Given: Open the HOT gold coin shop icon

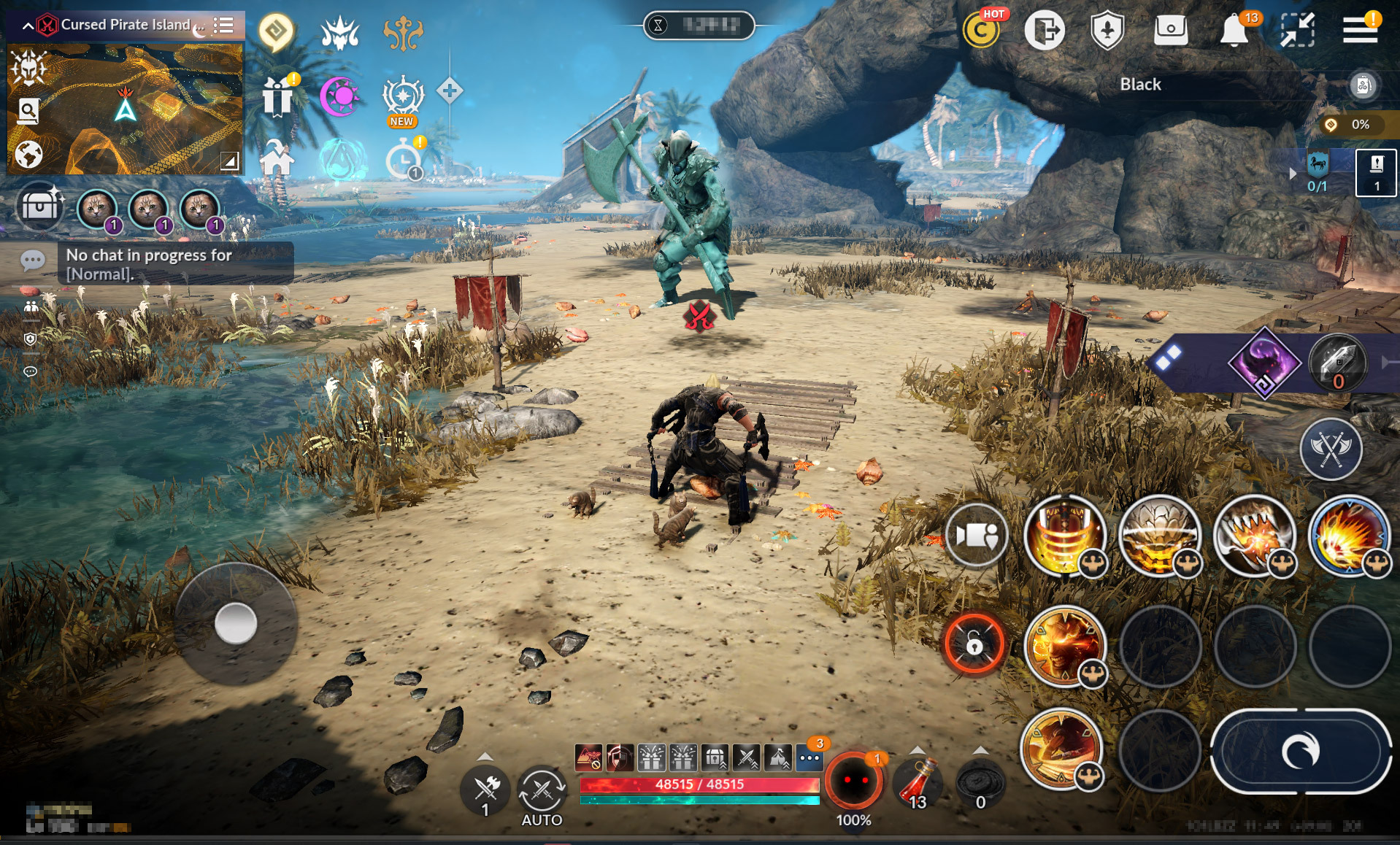Looking at the screenshot, I should pyautogui.click(x=981, y=31).
